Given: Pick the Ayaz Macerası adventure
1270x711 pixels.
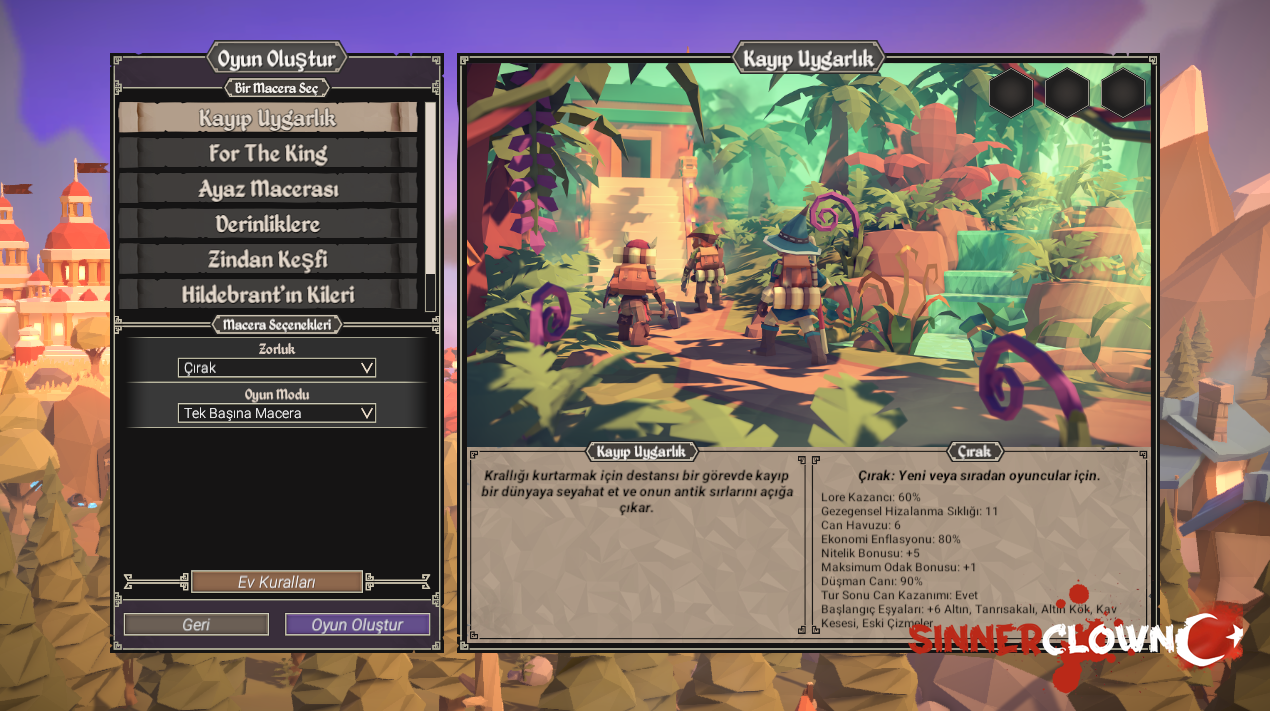Looking at the screenshot, I should pyautogui.click(x=267, y=189).
